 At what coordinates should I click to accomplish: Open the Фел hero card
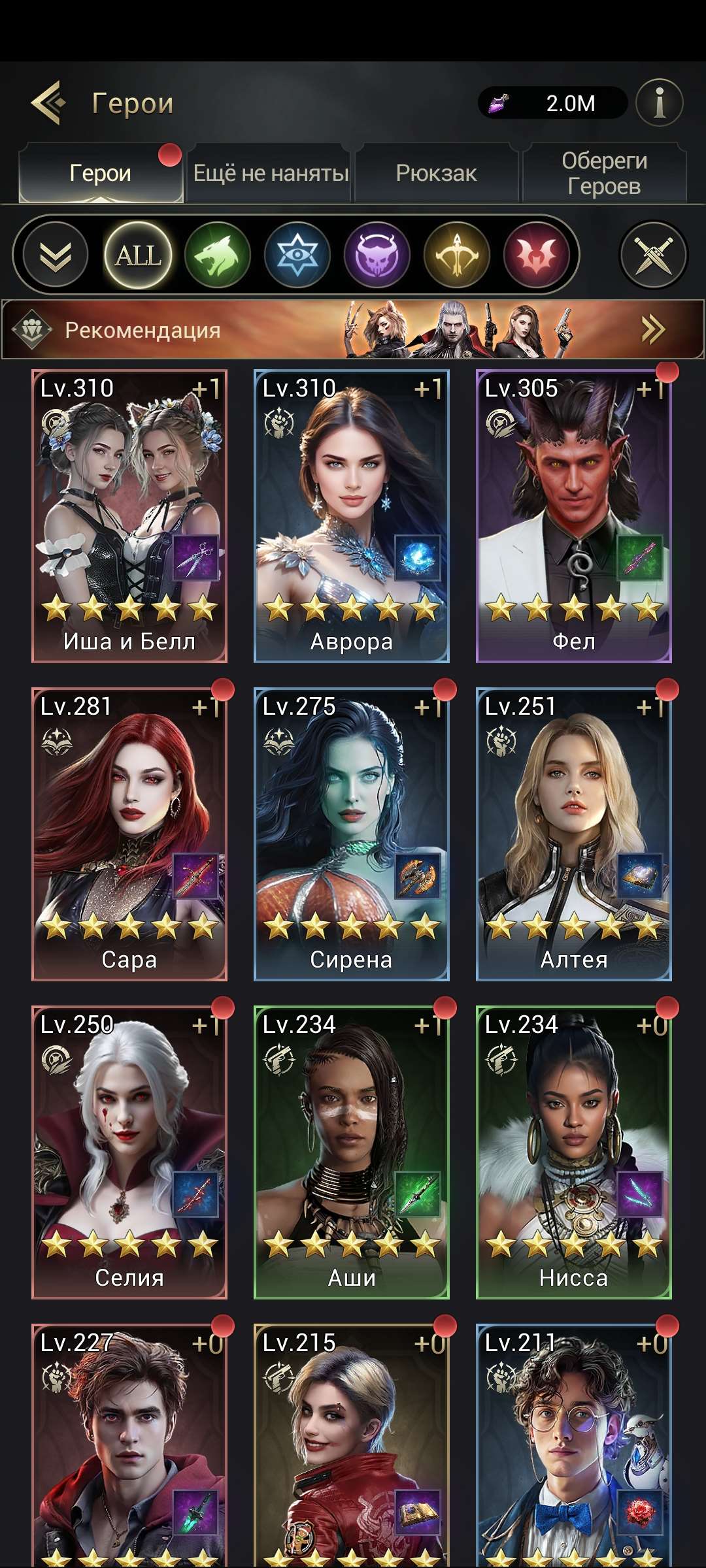(x=574, y=516)
